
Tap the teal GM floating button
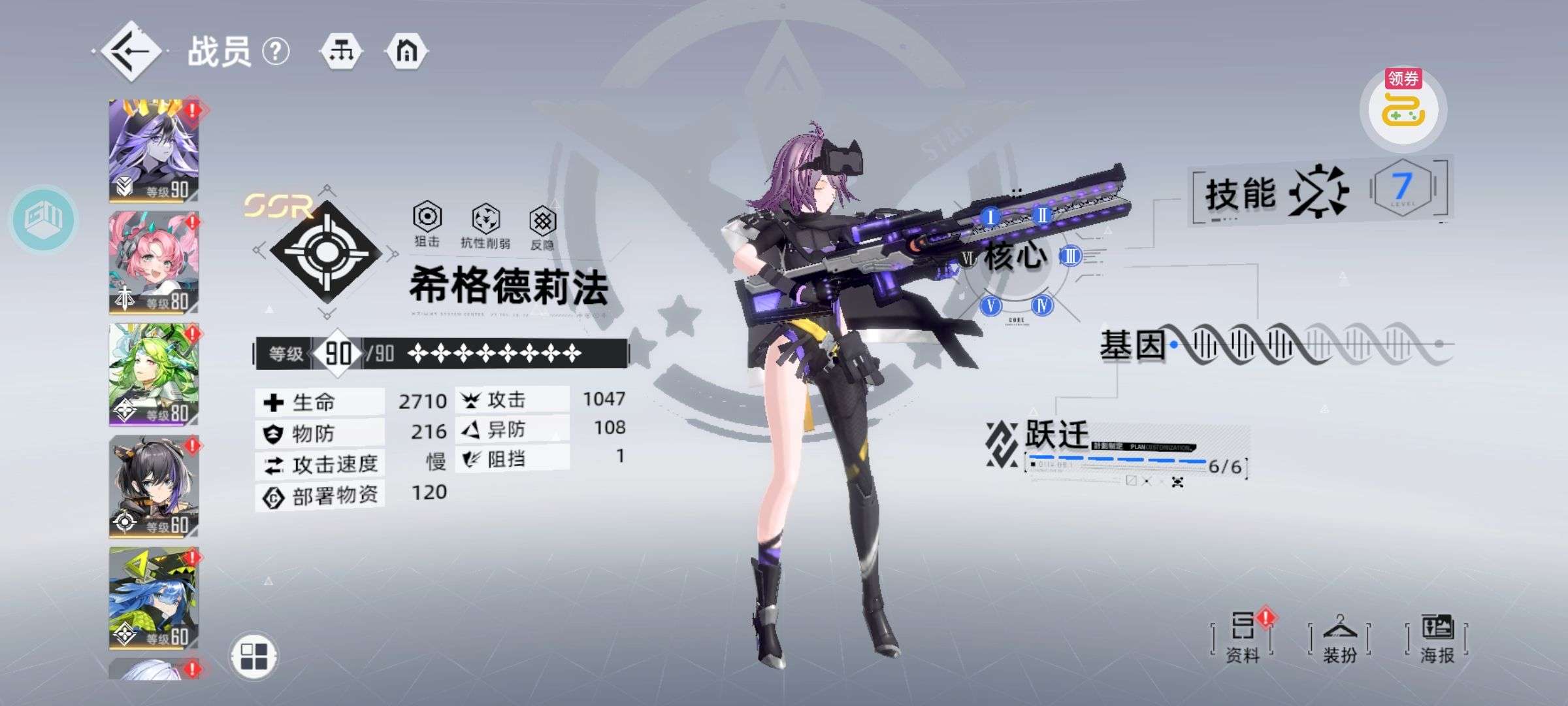click(x=43, y=219)
